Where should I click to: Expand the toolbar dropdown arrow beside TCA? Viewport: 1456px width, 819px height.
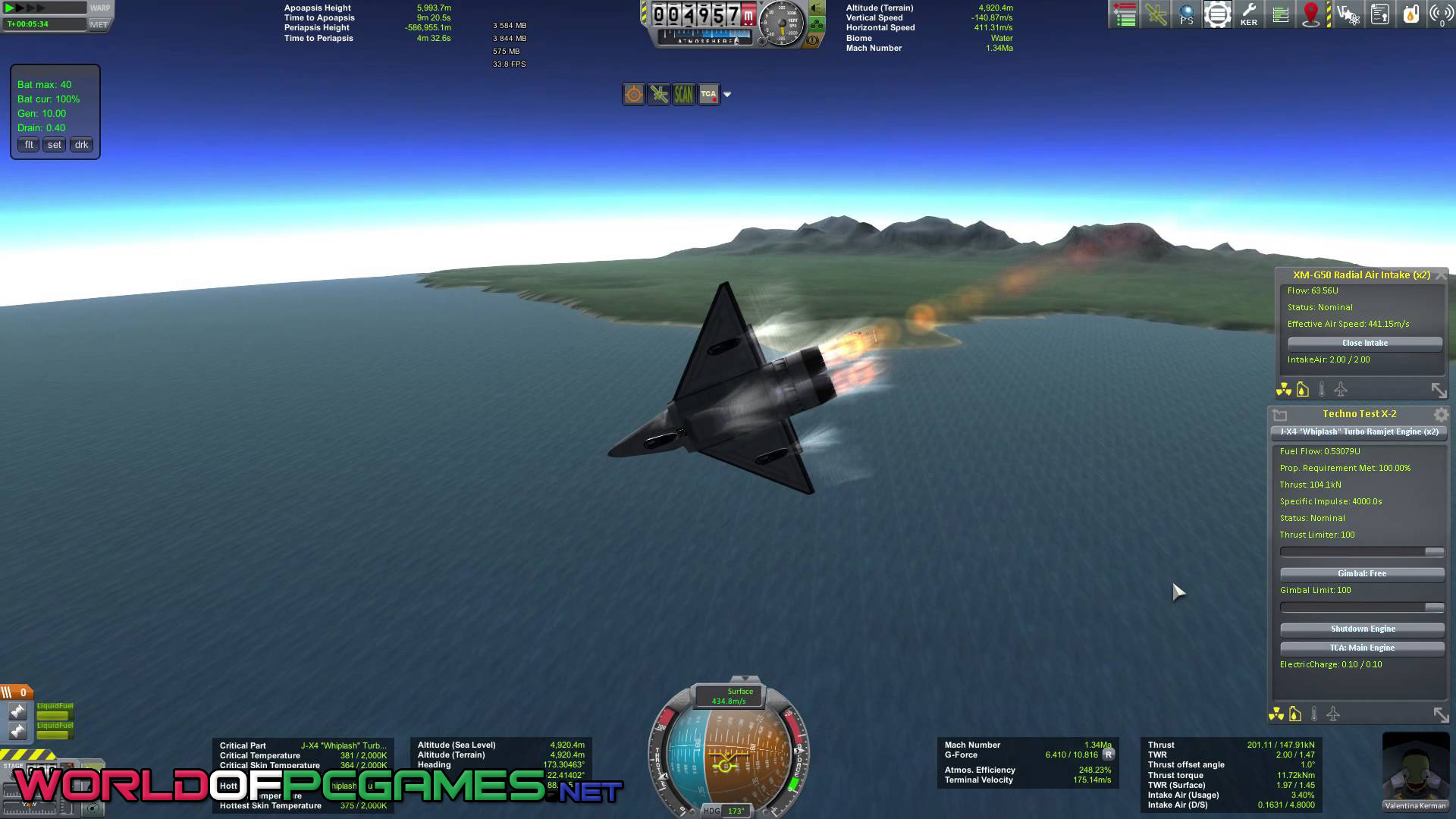click(x=727, y=94)
